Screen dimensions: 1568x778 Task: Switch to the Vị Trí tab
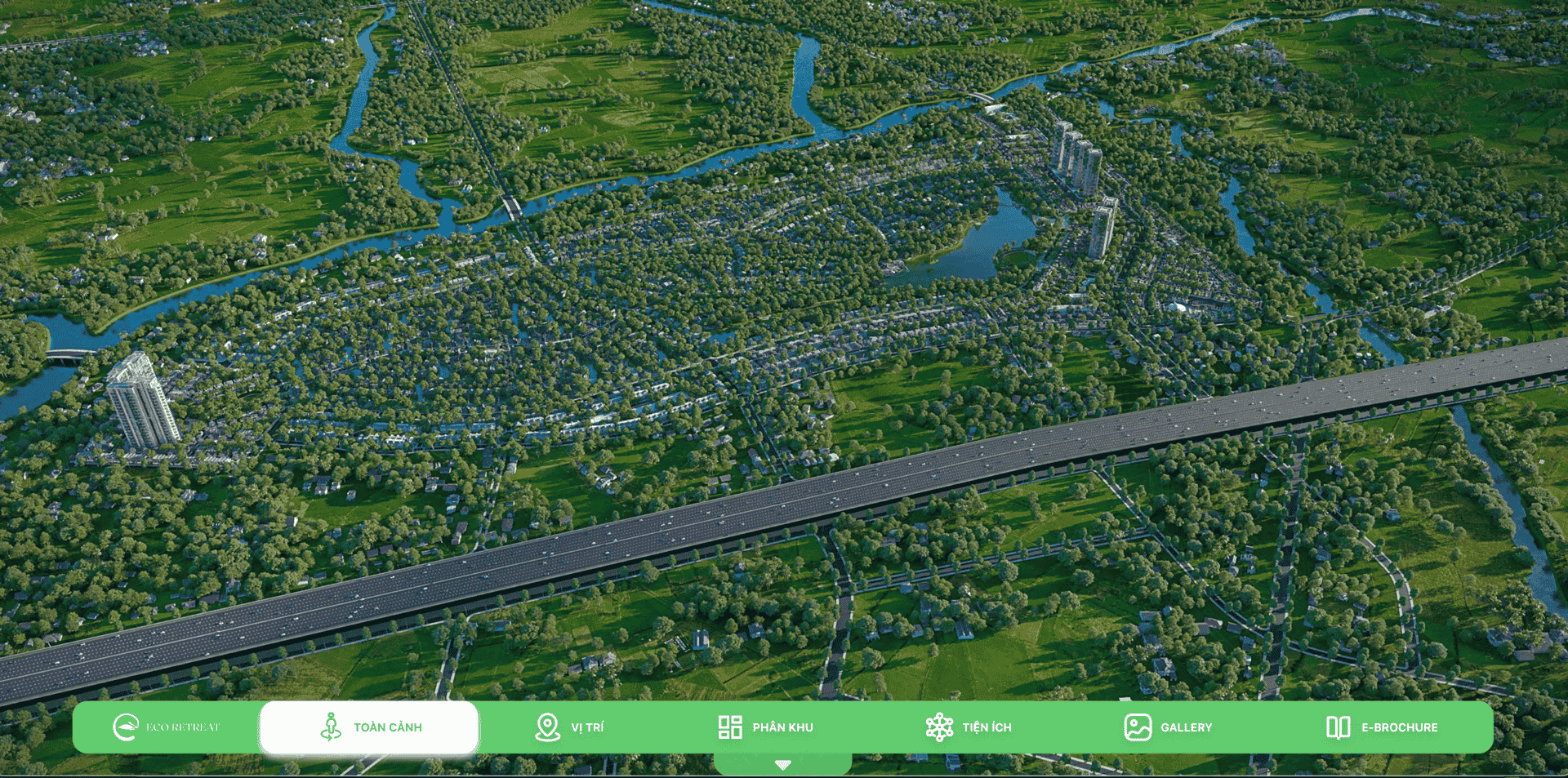(x=570, y=727)
